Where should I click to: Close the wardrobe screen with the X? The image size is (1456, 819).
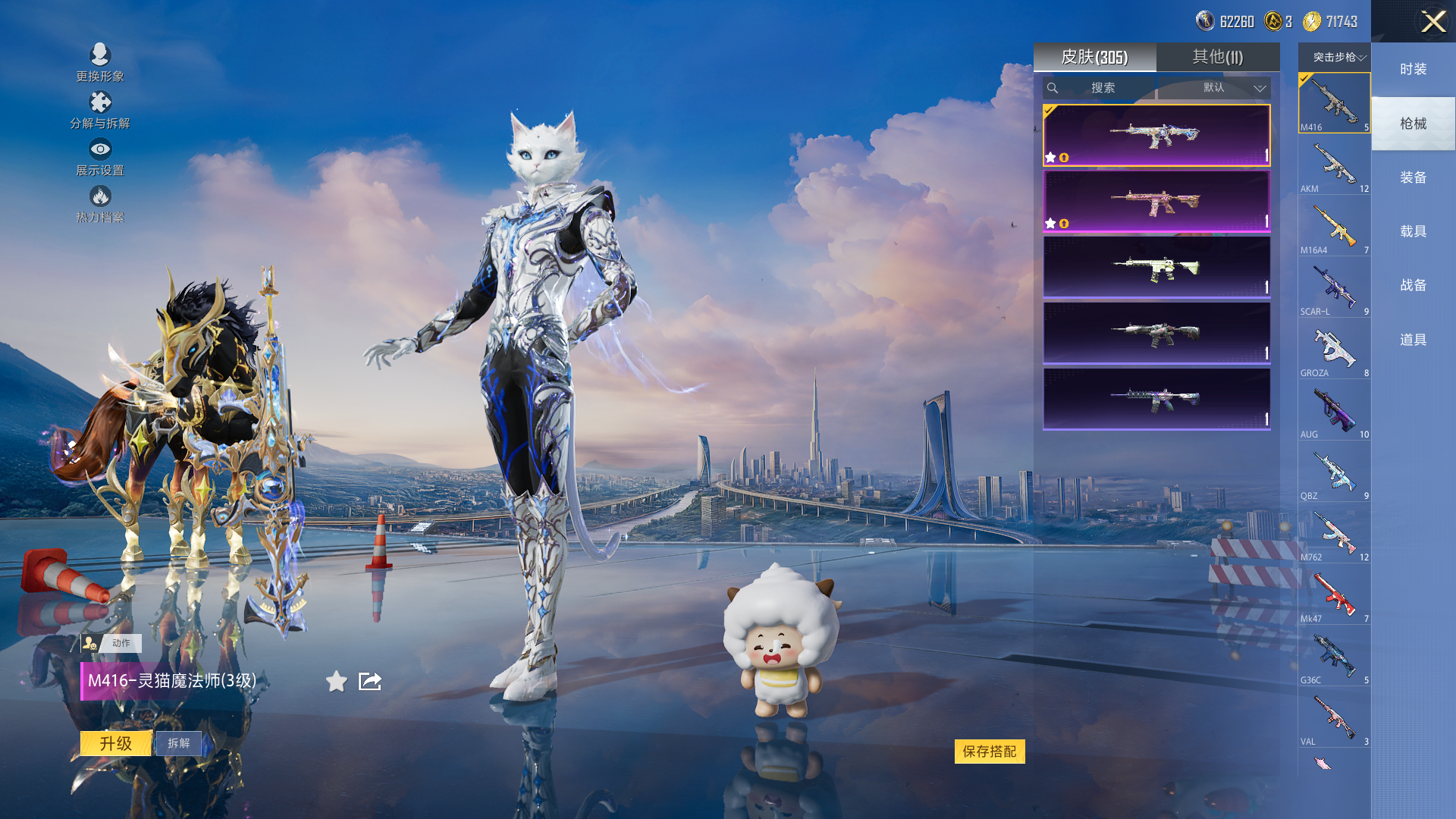pyautogui.click(x=1432, y=21)
